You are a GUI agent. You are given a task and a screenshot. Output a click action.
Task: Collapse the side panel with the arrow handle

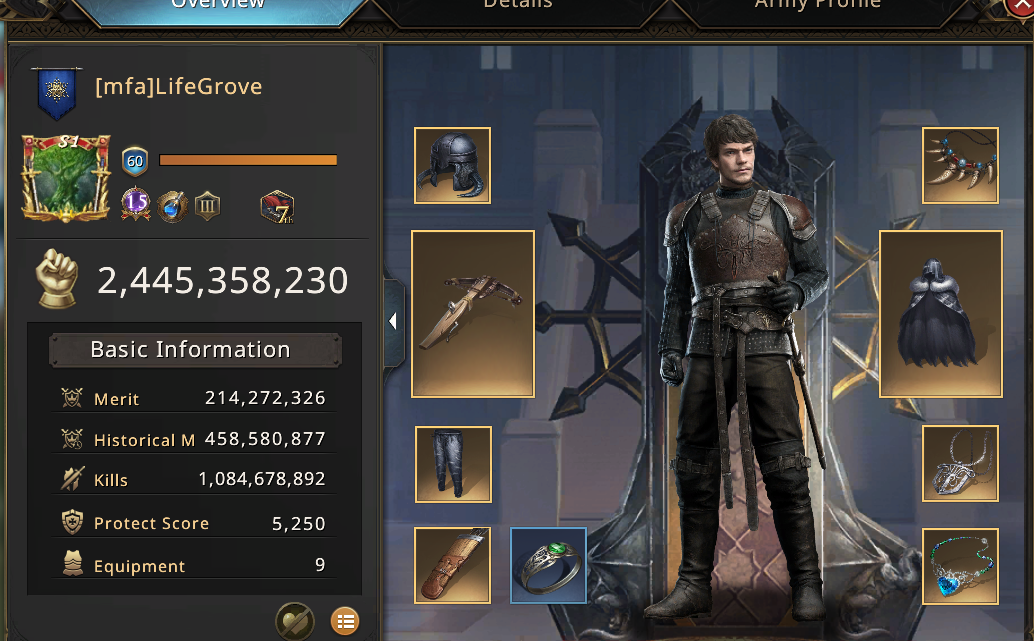(x=394, y=322)
